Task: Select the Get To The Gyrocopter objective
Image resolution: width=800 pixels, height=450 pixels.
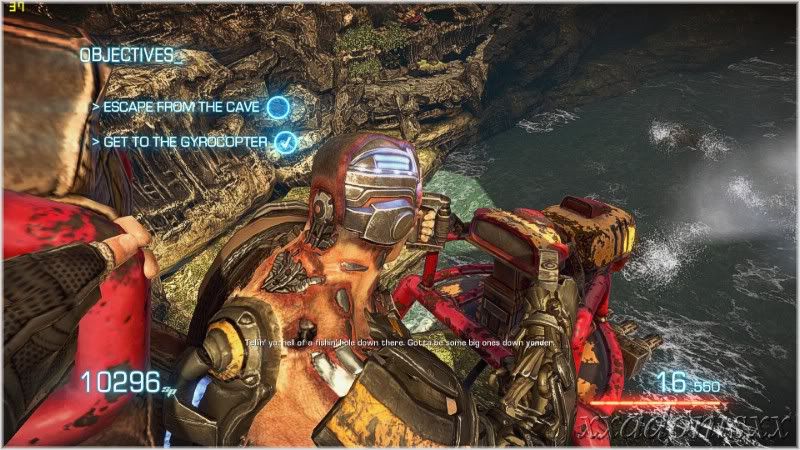Action: (184, 142)
